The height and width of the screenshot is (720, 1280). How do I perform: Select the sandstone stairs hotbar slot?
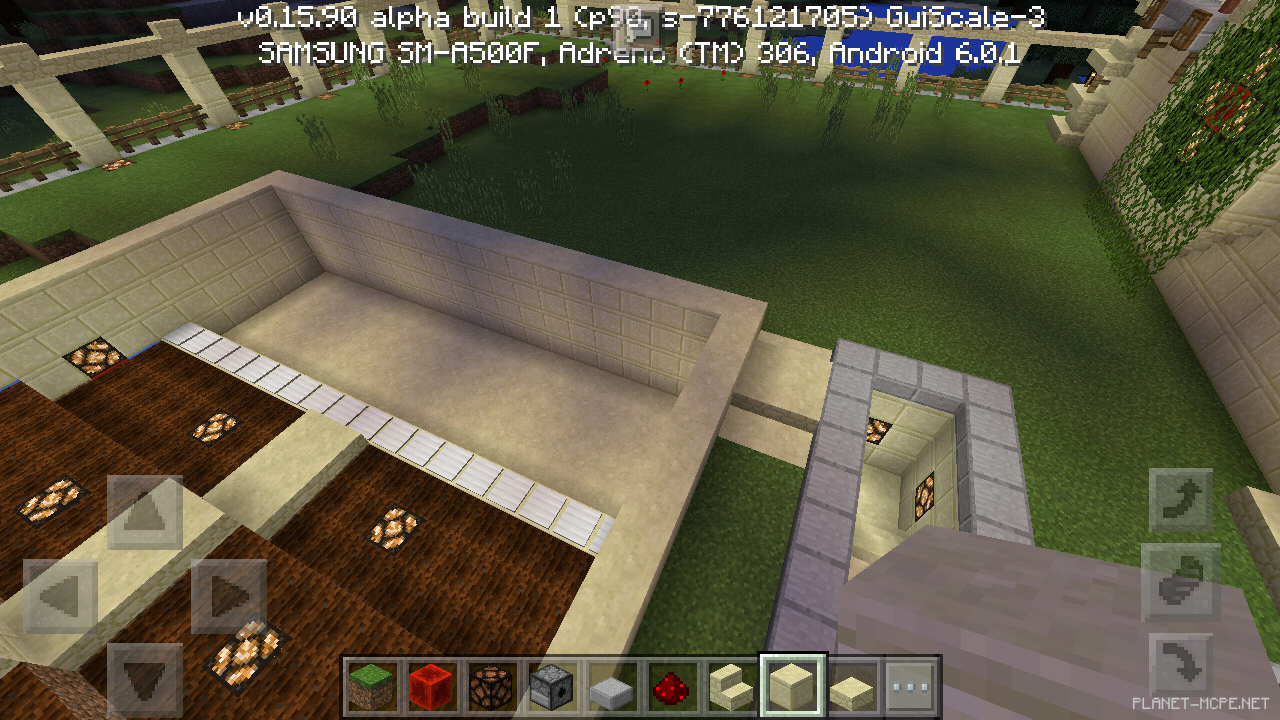tap(732, 686)
